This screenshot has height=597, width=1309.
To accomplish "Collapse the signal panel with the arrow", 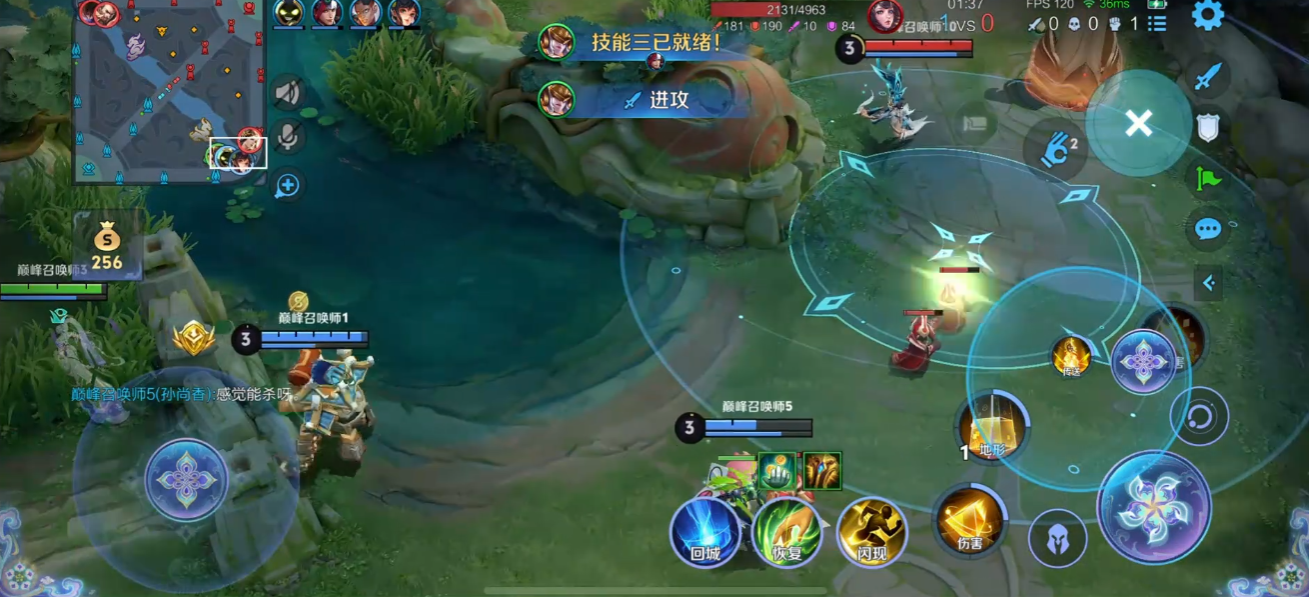I will 1208,283.
